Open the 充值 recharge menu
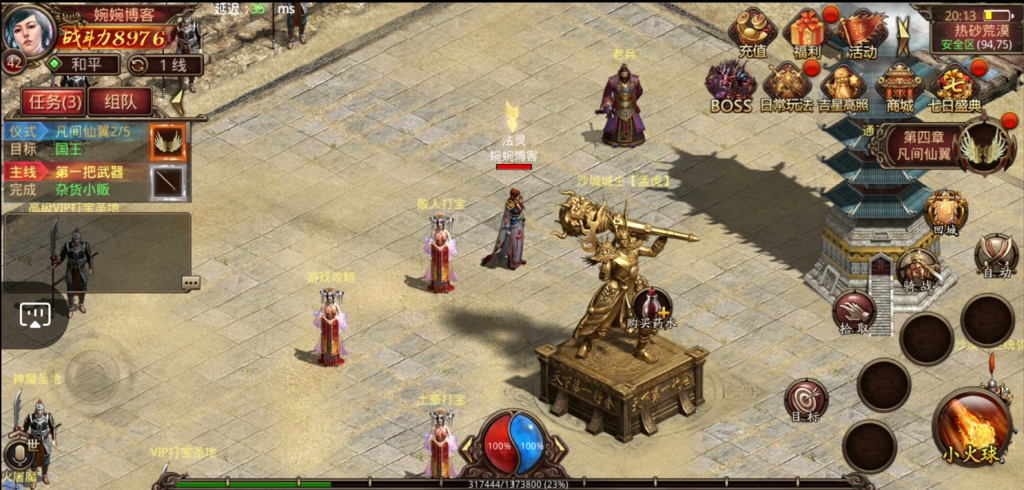The width and height of the screenshot is (1024, 490). tap(752, 33)
